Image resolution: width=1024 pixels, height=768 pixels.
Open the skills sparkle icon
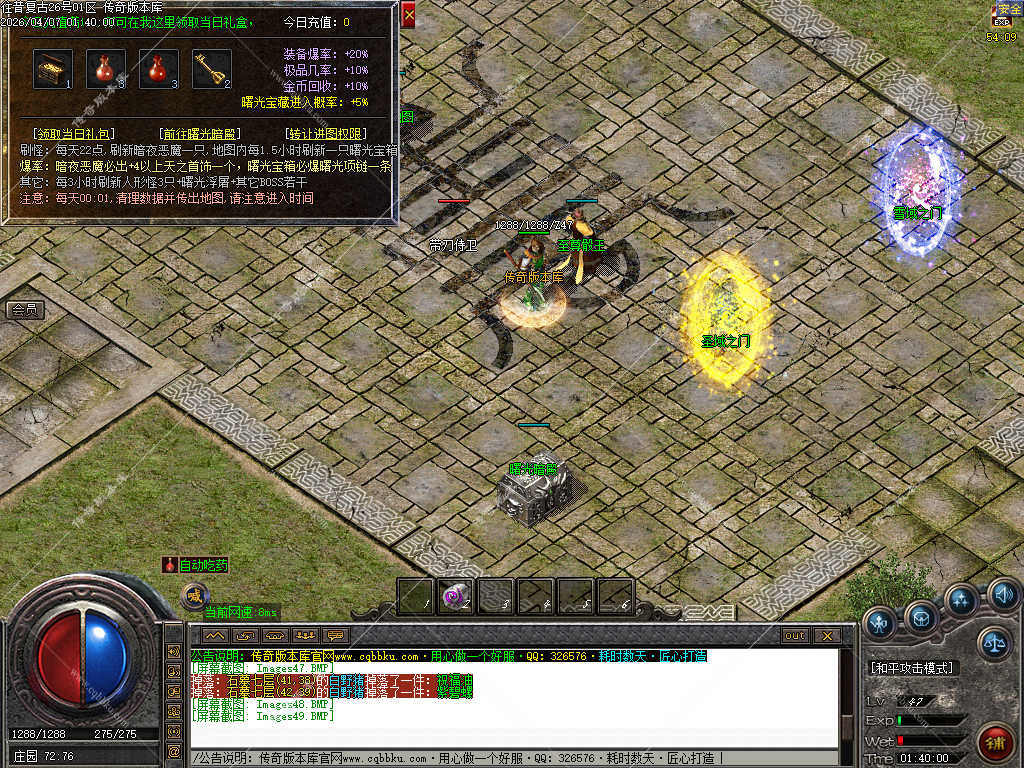tap(961, 600)
